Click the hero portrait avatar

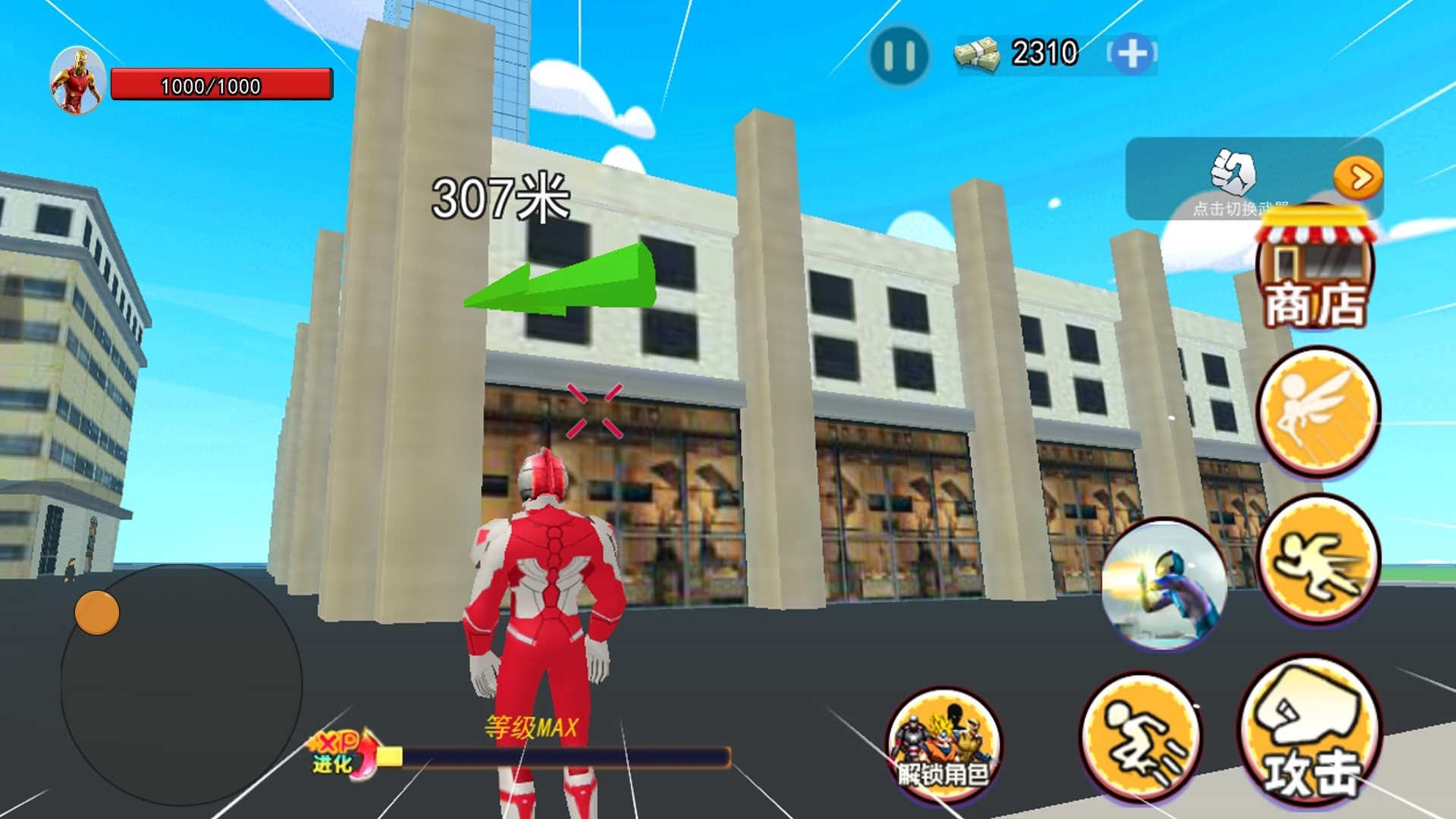[77, 81]
